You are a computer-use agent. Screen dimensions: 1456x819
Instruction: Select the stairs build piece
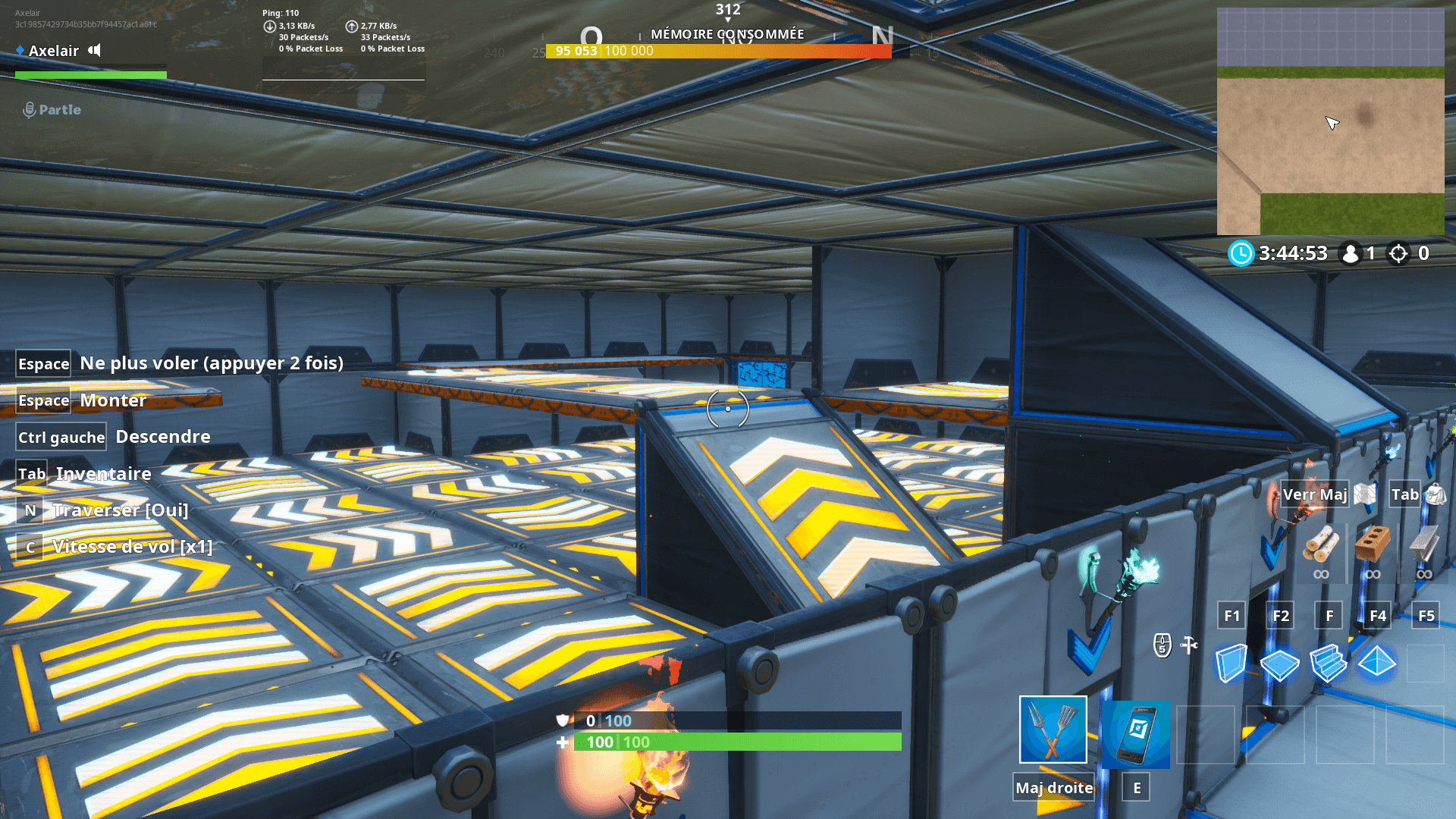click(x=1328, y=664)
